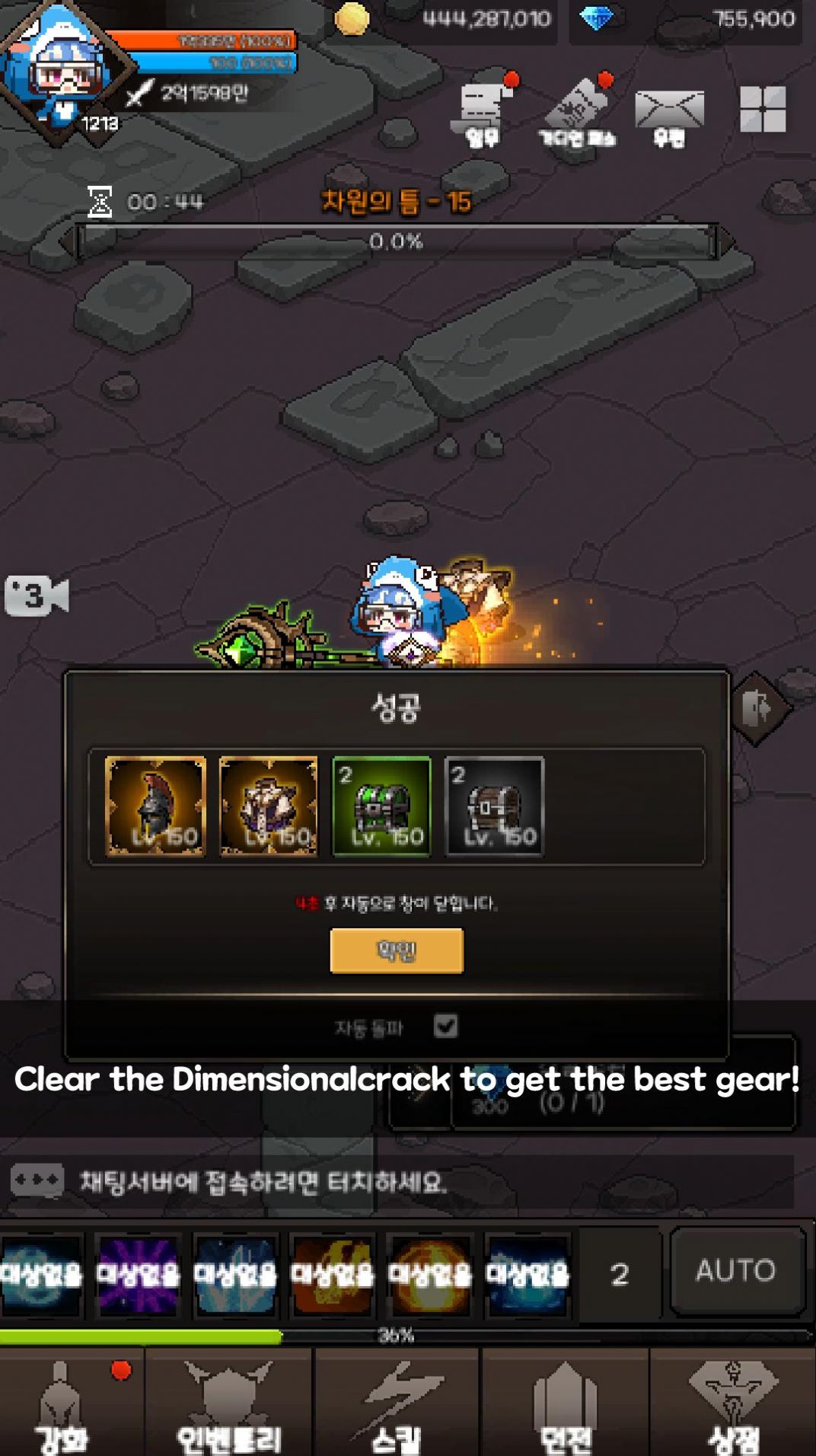Confirm the success reward popup
This screenshot has height=1456, width=816.
[x=397, y=950]
